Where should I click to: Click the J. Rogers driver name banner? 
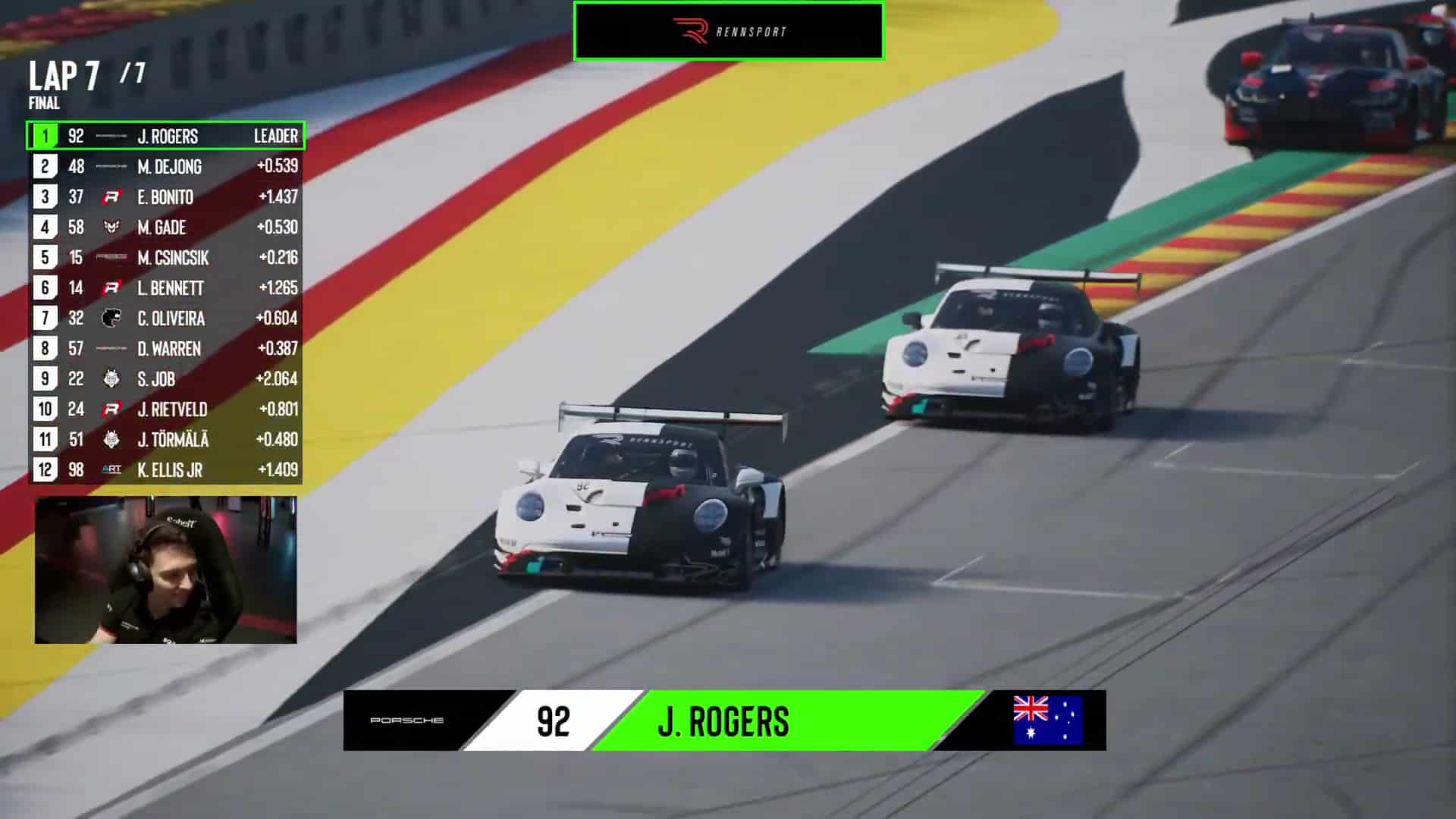(724, 720)
